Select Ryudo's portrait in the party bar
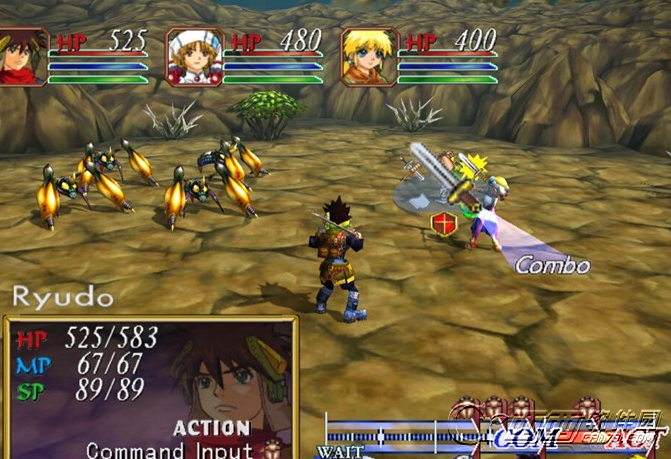 pos(22,56)
